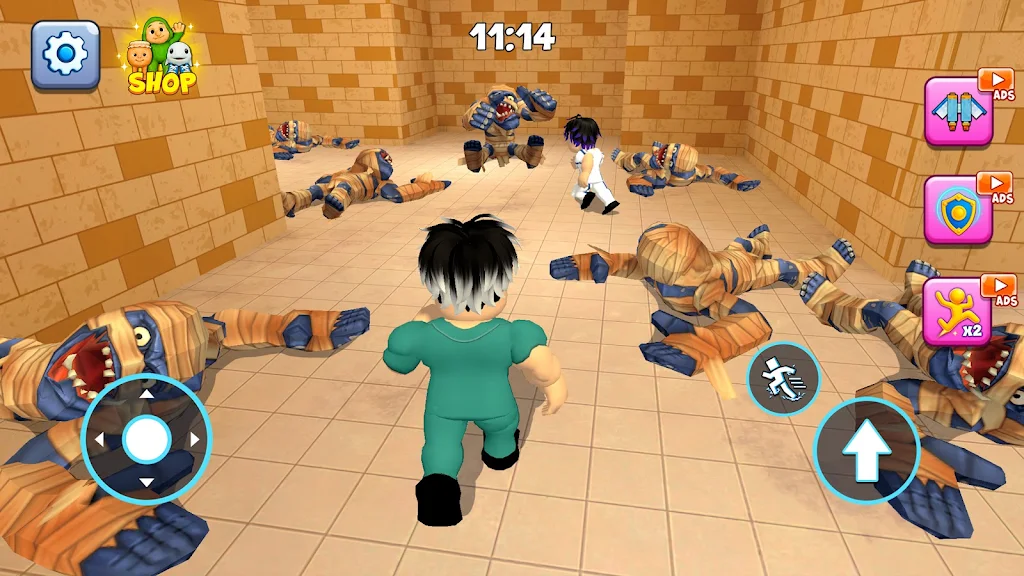Tap the jump arrow button
Image resolution: width=1024 pixels, height=576 pixels.
[x=866, y=451]
